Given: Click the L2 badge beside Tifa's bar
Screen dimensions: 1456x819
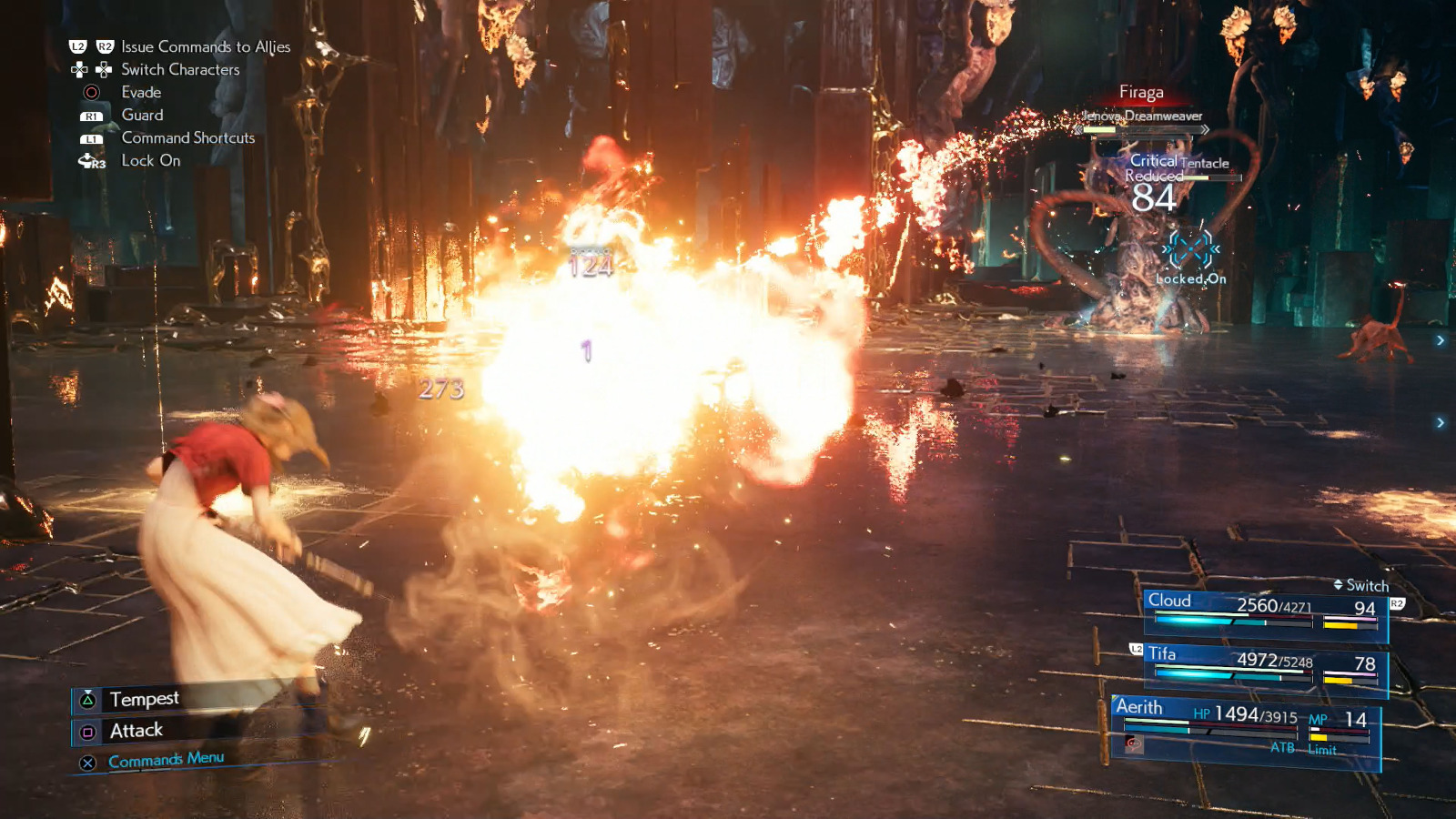Looking at the screenshot, I should [x=1135, y=649].
